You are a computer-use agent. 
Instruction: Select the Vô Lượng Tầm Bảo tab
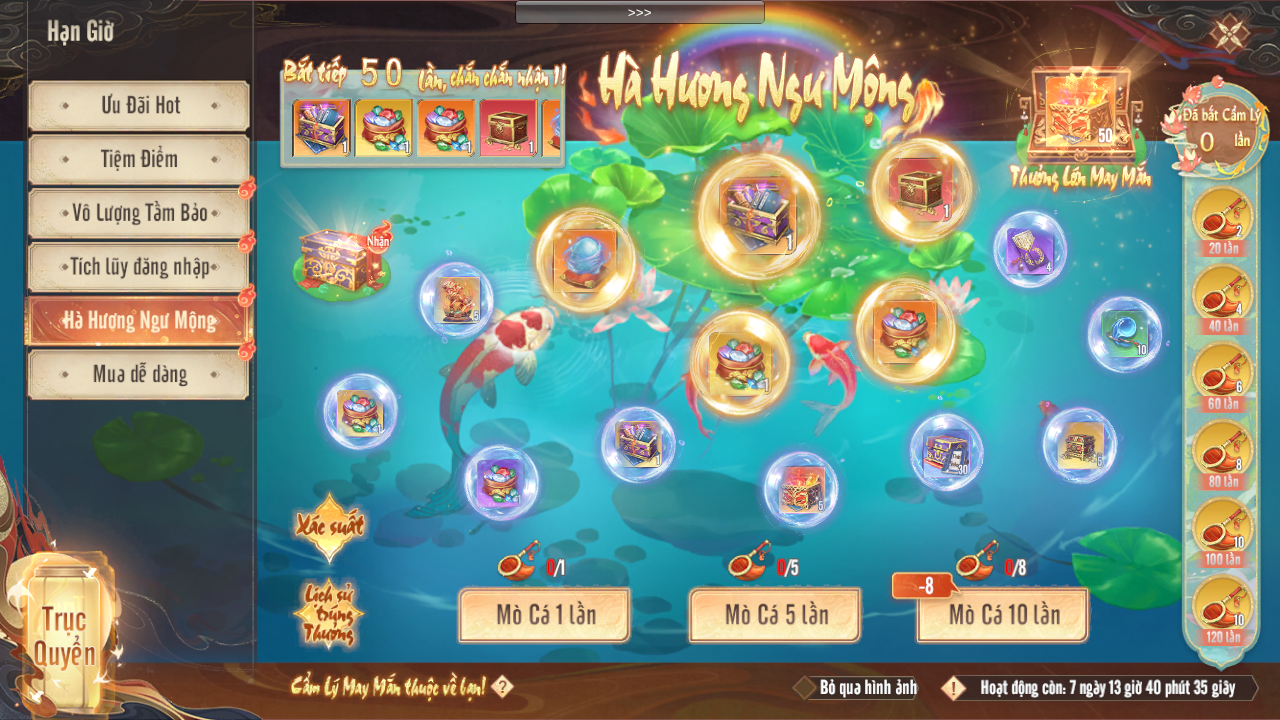coord(139,213)
